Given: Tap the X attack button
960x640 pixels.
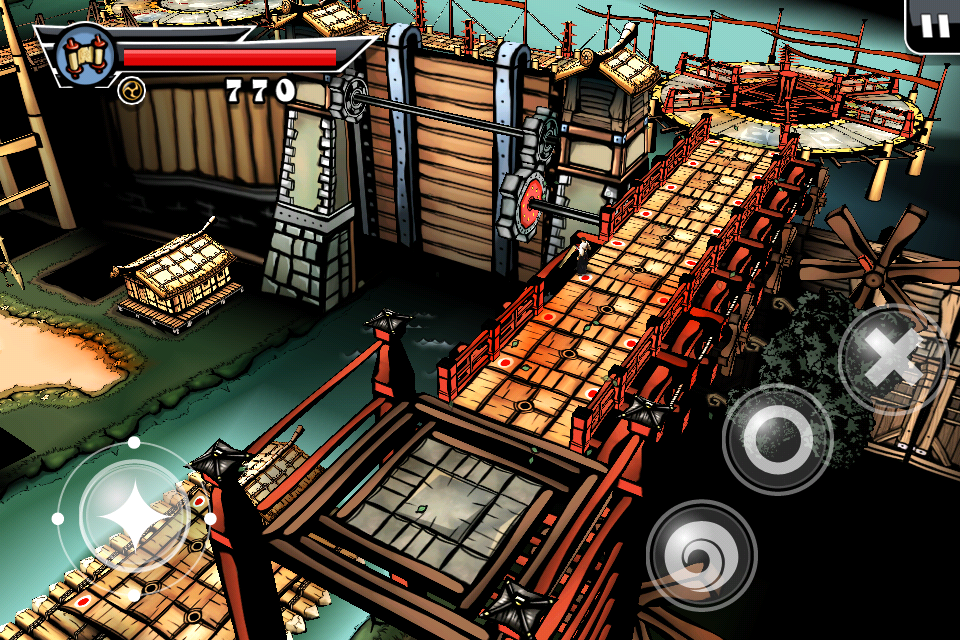Looking at the screenshot, I should [891, 360].
